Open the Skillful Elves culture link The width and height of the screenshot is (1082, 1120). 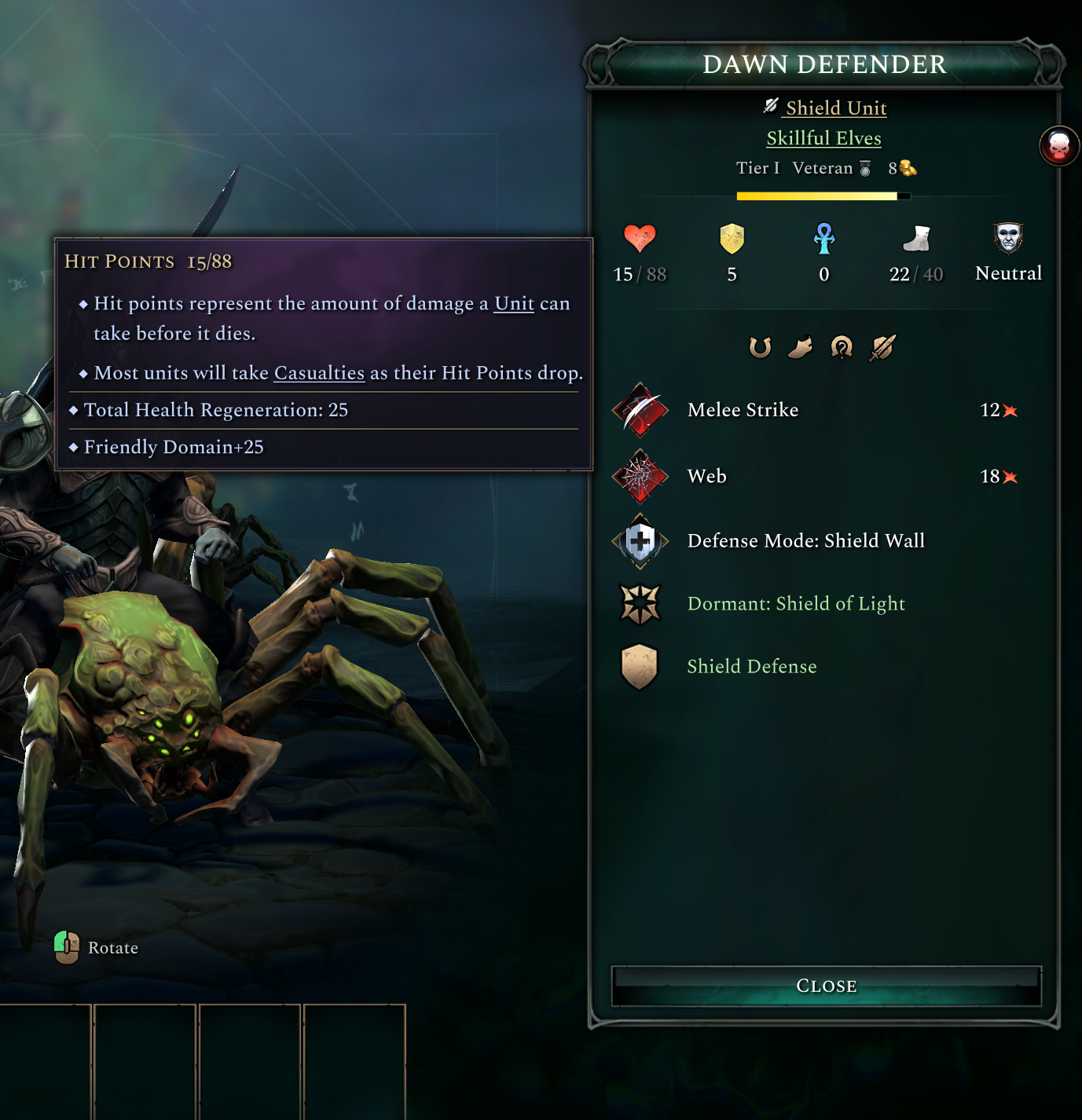(x=823, y=137)
